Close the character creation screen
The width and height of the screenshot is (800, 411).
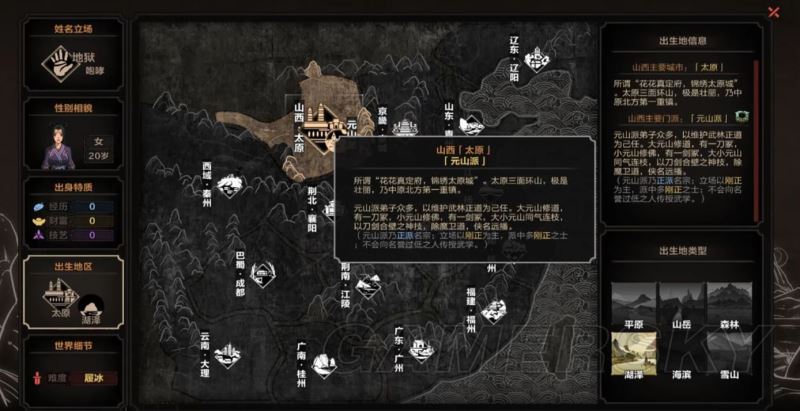click(x=773, y=12)
